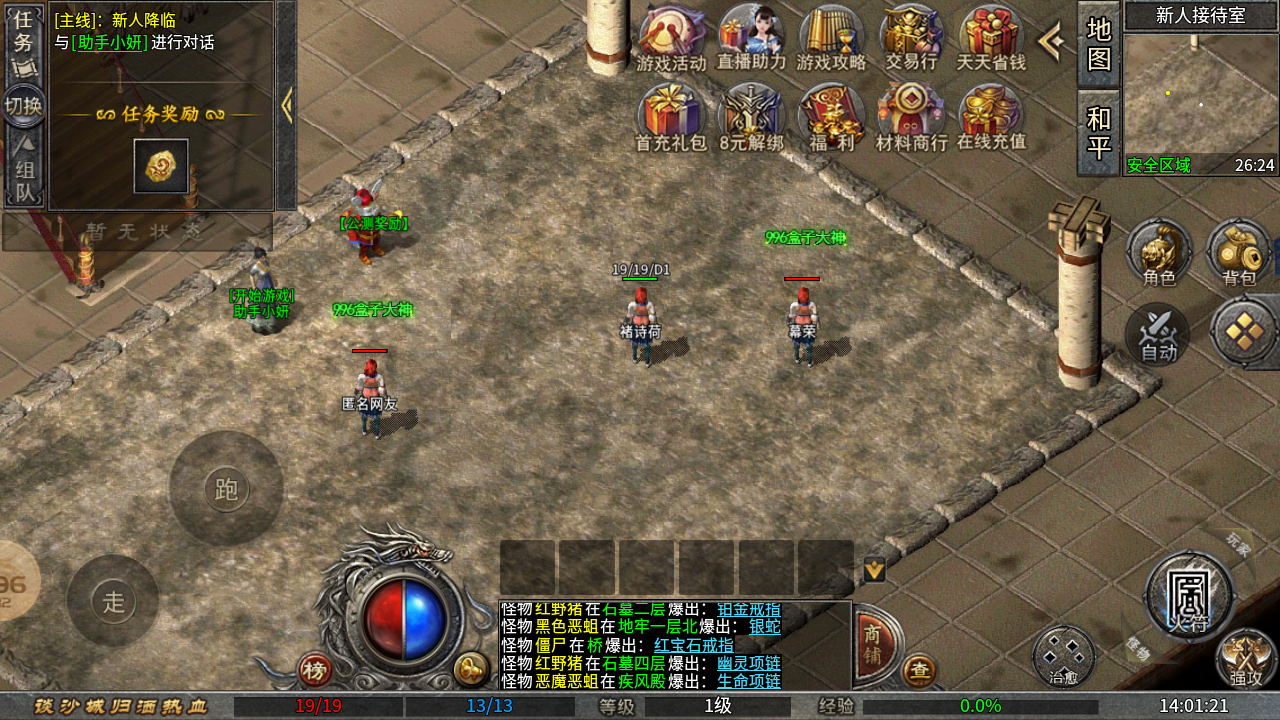Open the 直播助力 livestream icon

coord(751,38)
